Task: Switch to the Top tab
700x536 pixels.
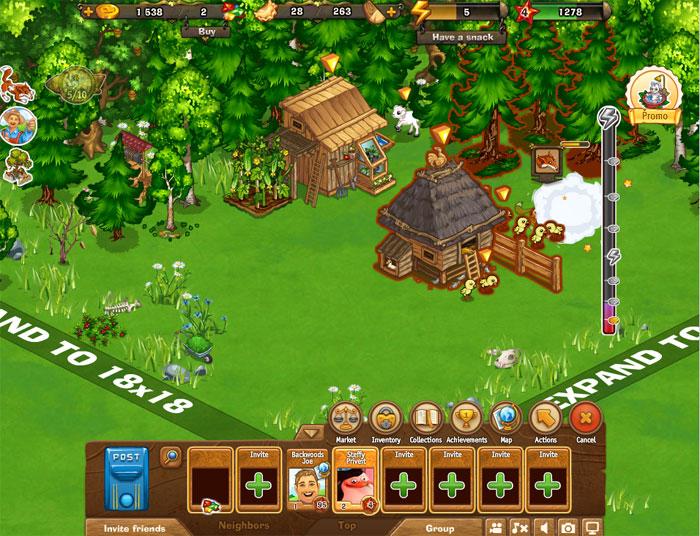Action: tap(347, 525)
